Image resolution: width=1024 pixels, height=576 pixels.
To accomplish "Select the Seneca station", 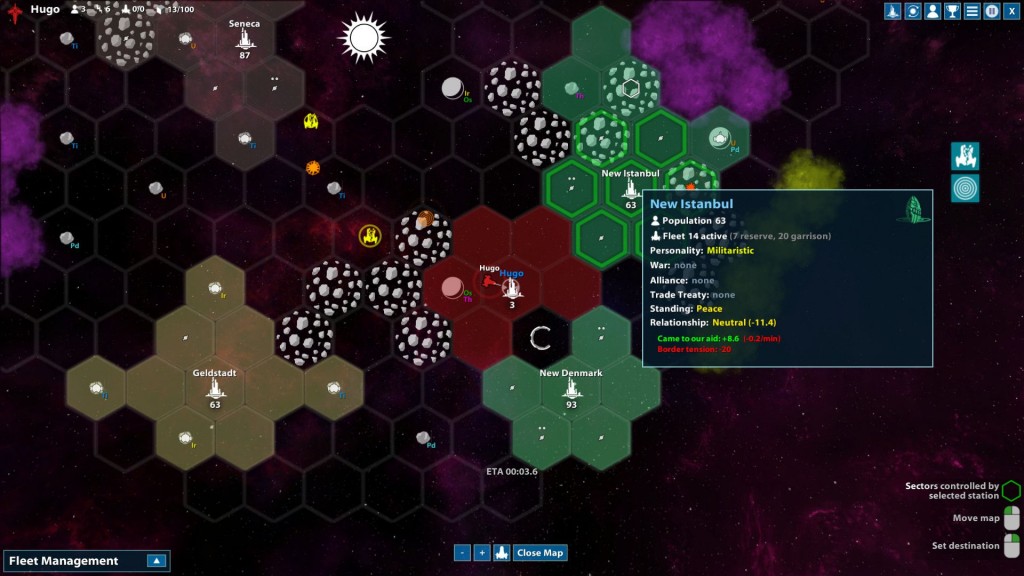I will coord(244,38).
